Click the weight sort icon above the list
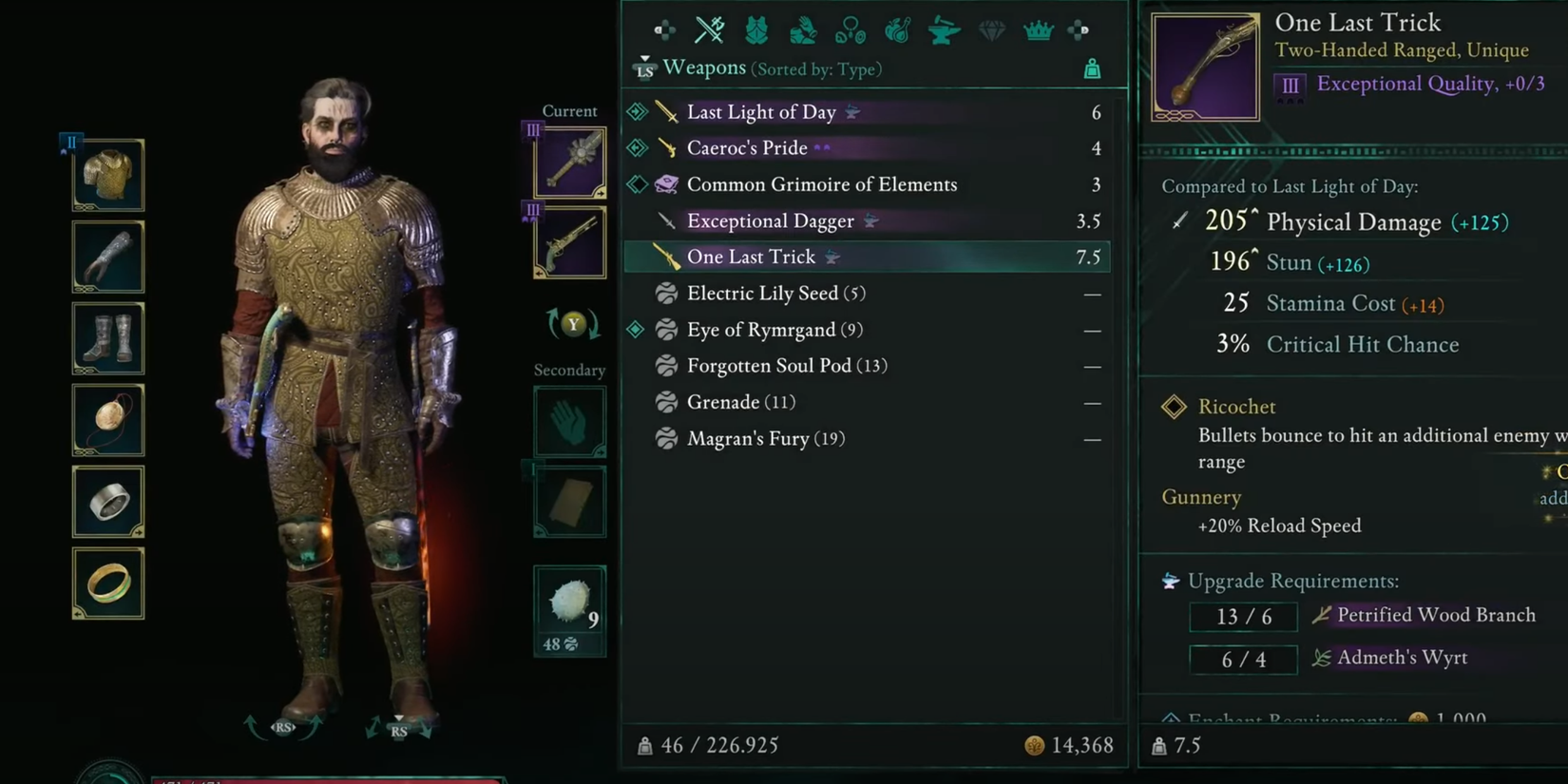 coord(1093,68)
